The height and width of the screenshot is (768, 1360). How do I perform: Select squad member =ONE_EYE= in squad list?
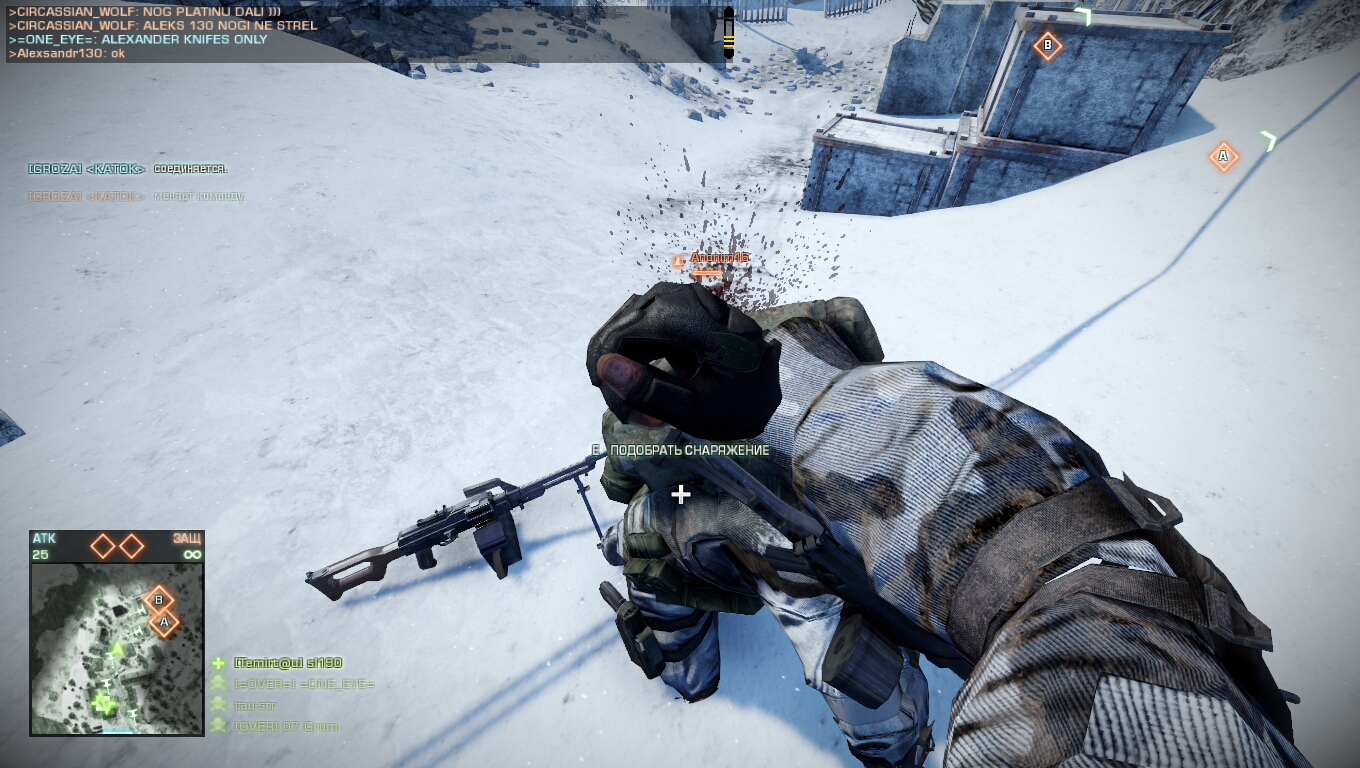click(303, 684)
